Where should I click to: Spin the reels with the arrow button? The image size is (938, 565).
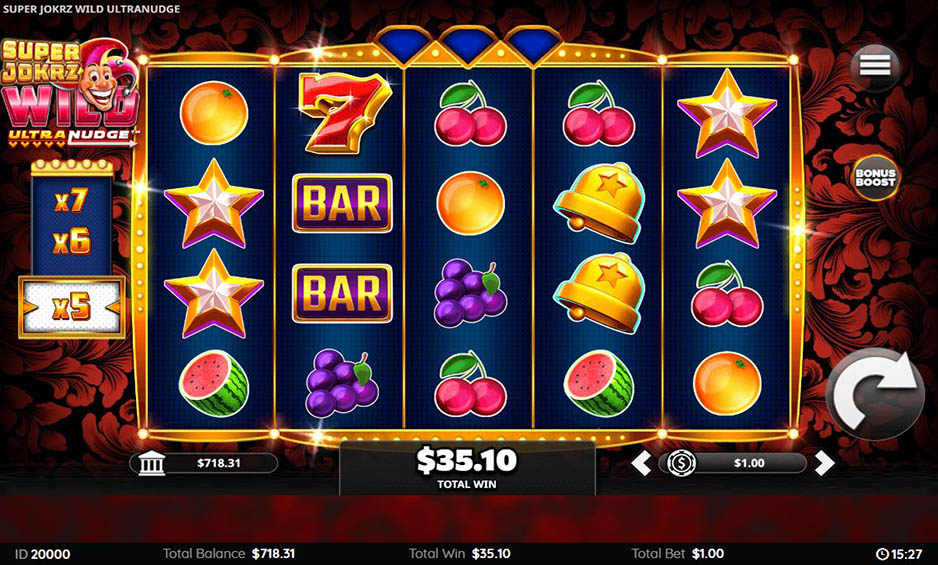(876, 394)
